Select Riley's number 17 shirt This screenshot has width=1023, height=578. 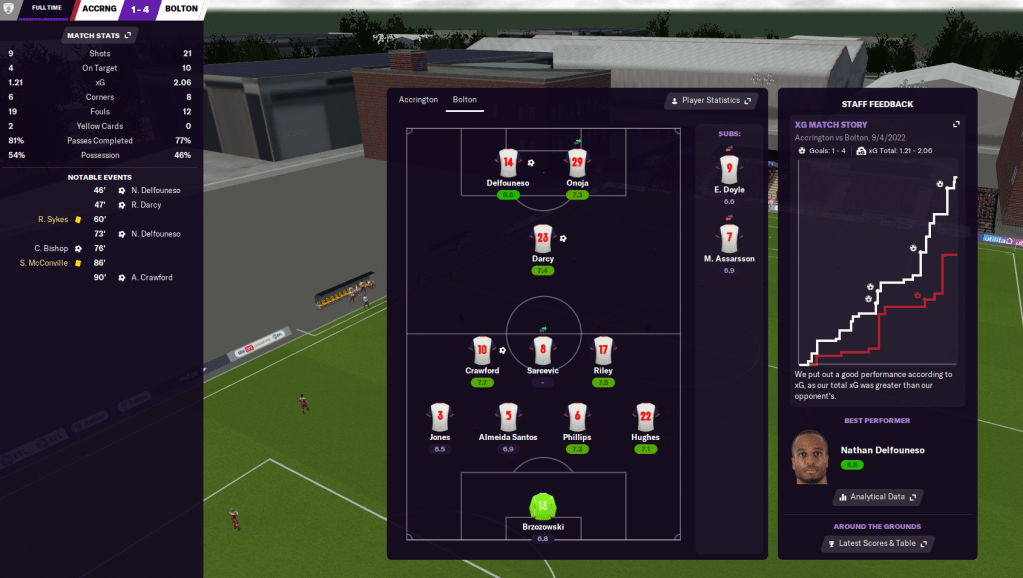pyautogui.click(x=603, y=350)
